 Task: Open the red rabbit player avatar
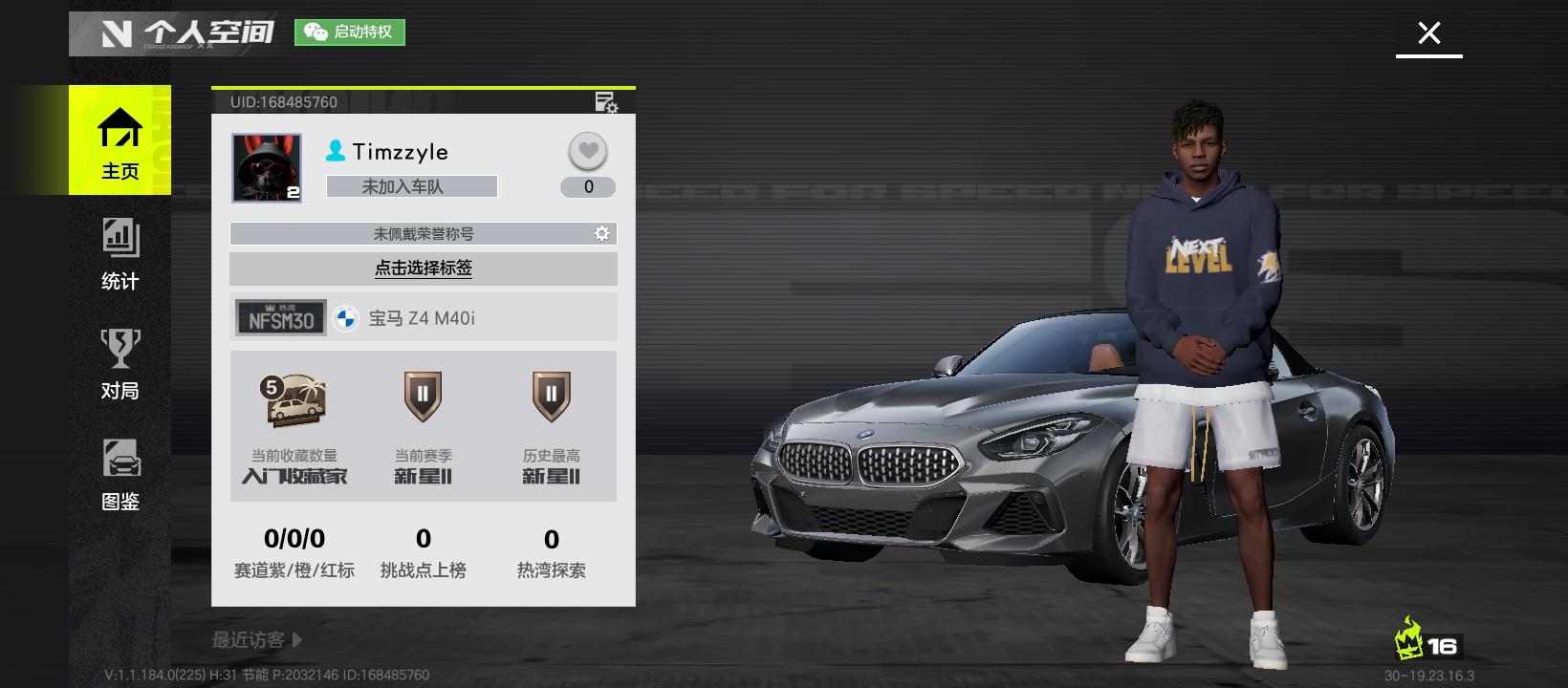(267, 167)
